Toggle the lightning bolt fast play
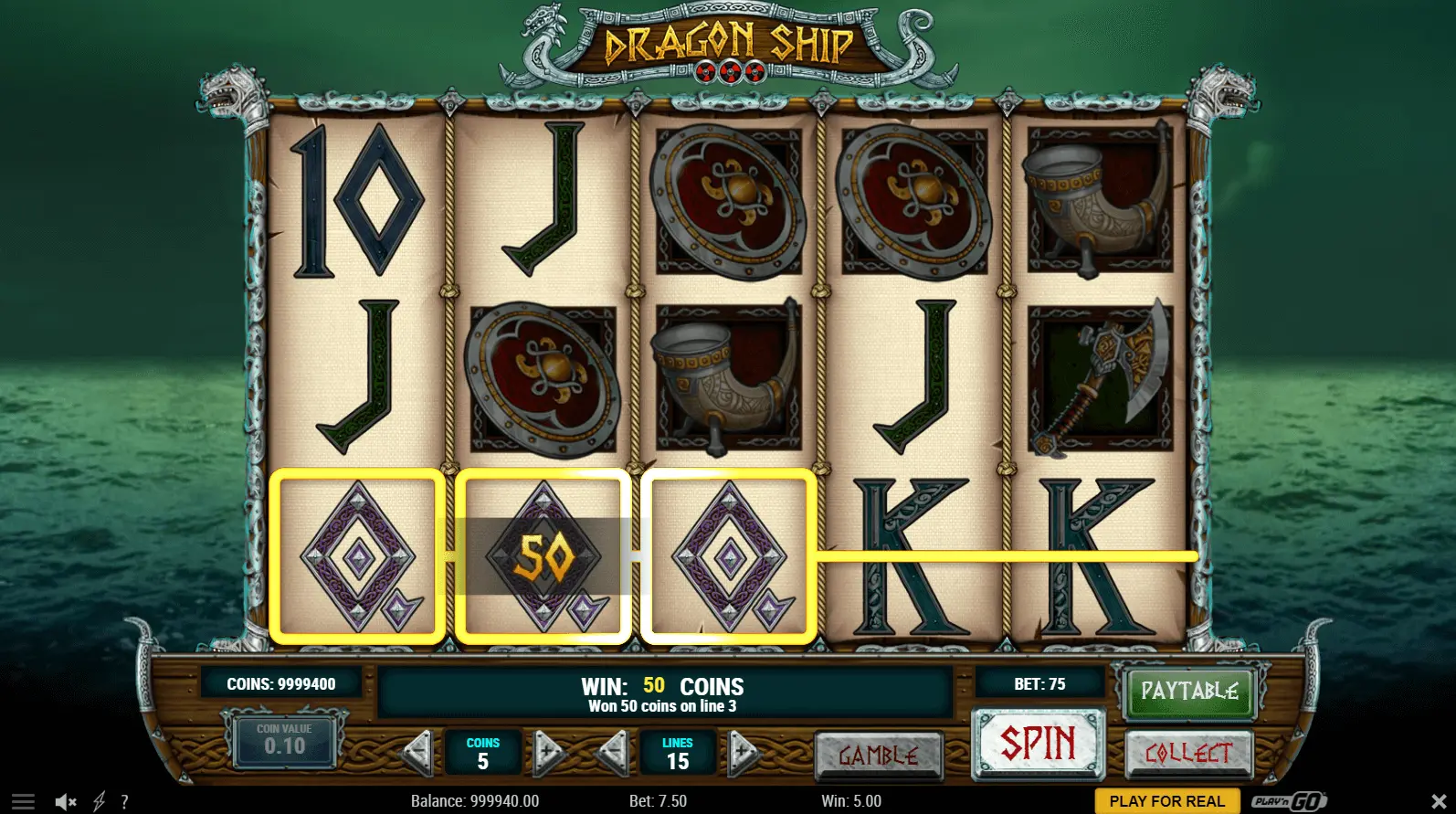 (x=100, y=802)
